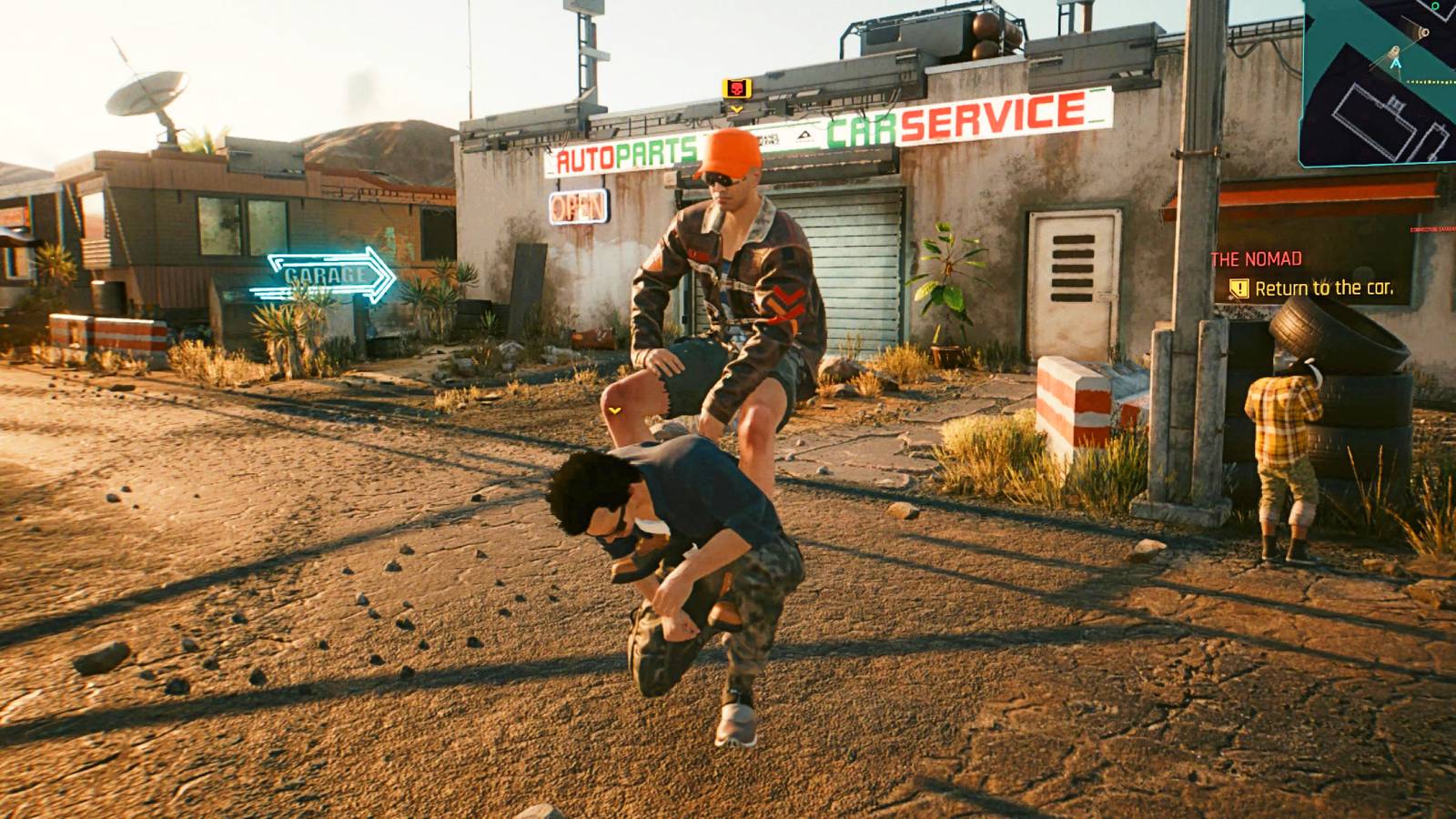Select the yellow chevron near the kneeling character
Image resolution: width=1456 pixels, height=819 pixels.
click(616, 411)
